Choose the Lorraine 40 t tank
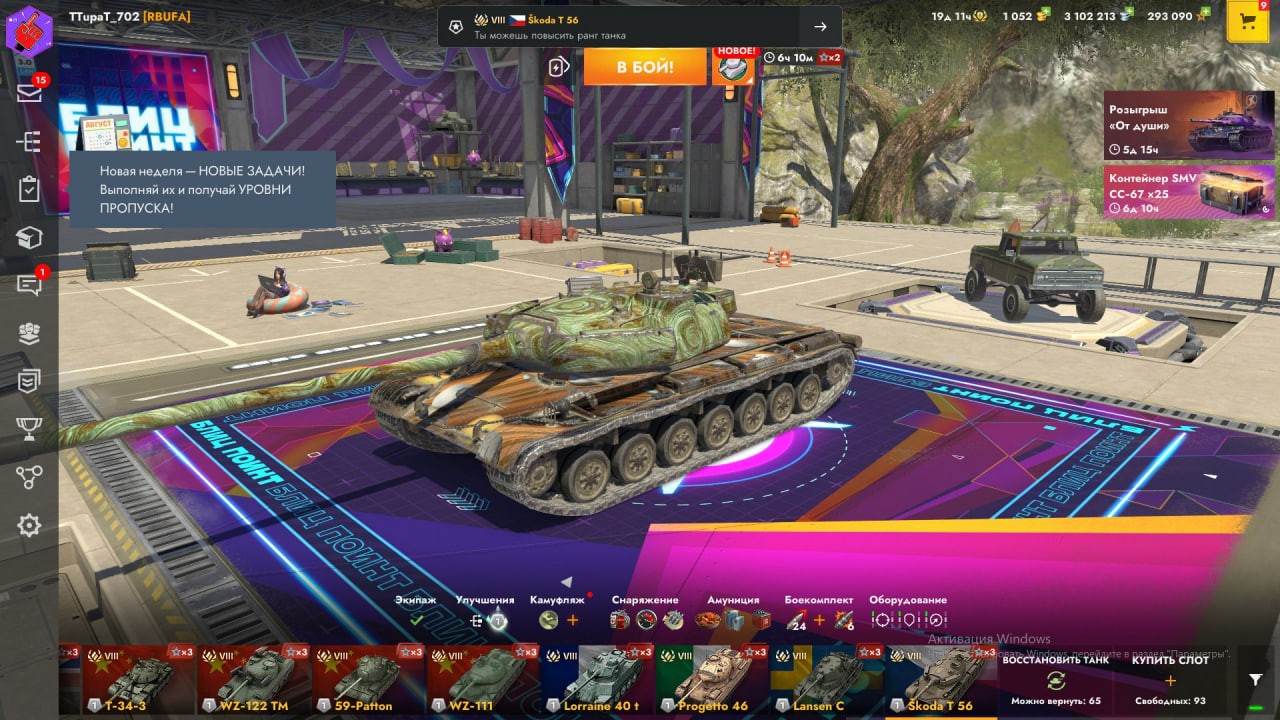Viewport: 1280px width, 720px height. click(597, 680)
